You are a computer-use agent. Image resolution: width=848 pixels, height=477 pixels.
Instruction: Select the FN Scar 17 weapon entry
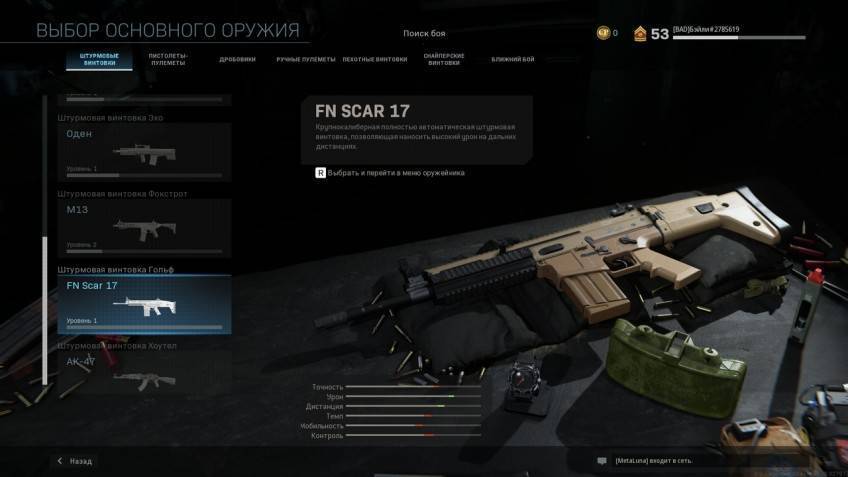[144, 305]
